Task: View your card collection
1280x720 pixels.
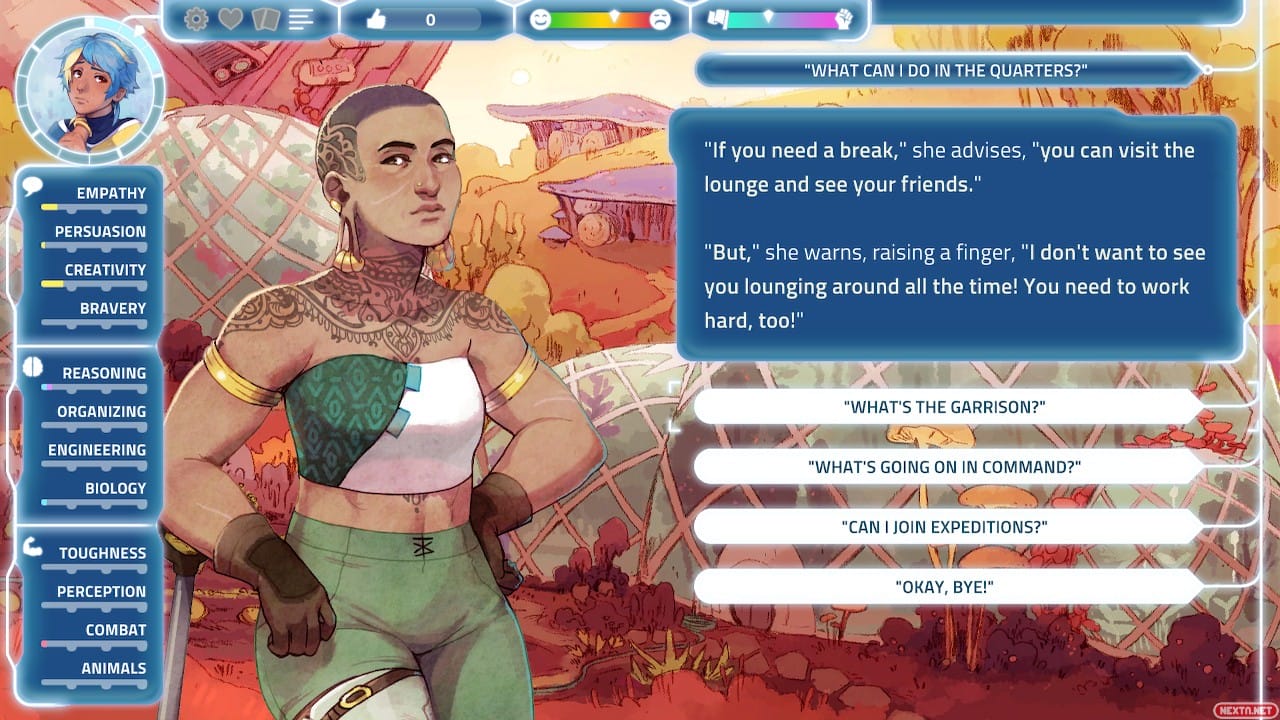Action: tap(266, 18)
